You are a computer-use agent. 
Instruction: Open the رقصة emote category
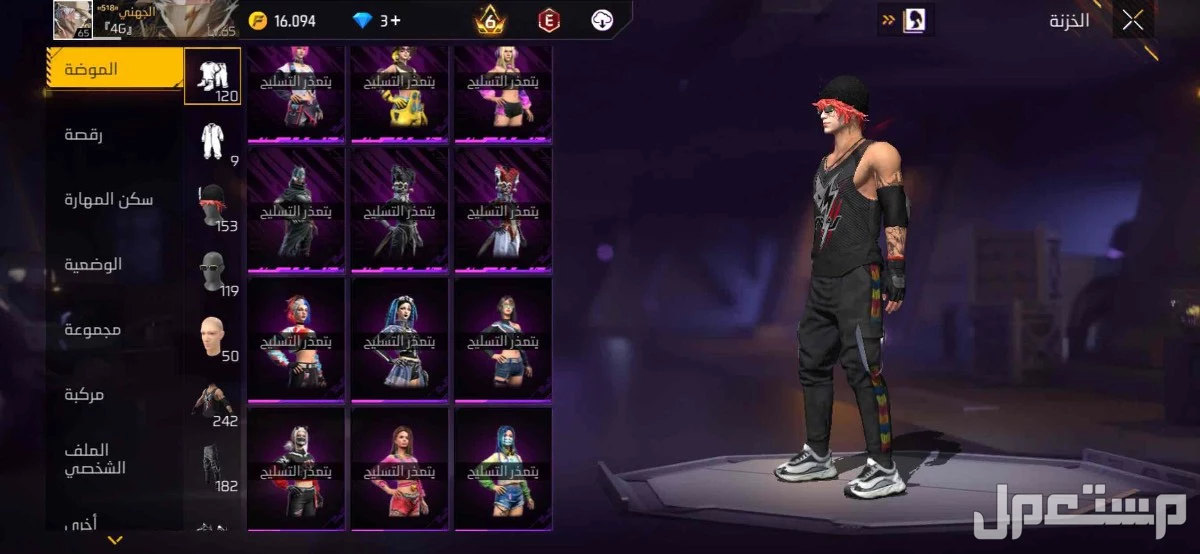[x=85, y=134]
